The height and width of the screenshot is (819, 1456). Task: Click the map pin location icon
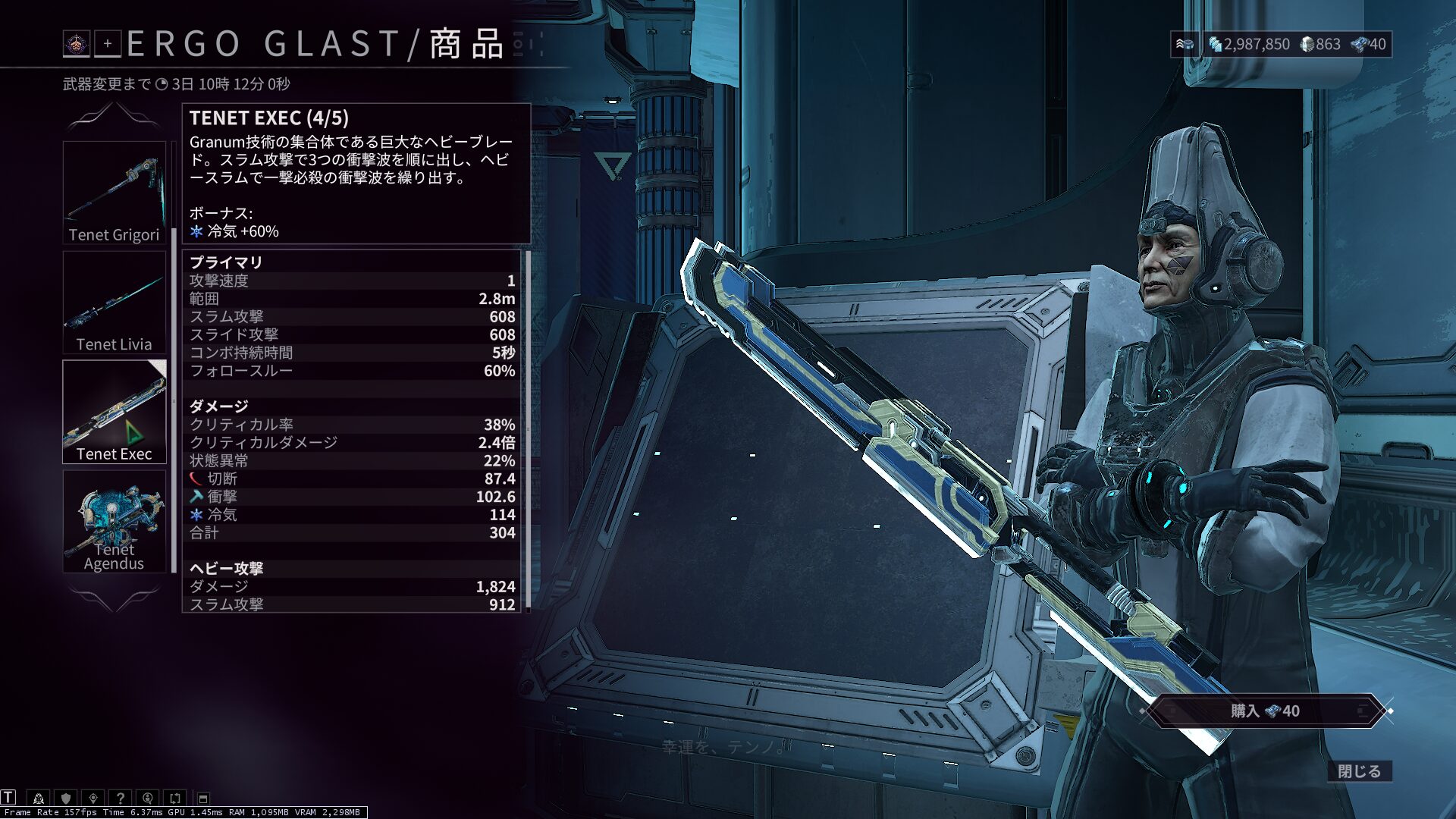[x=93, y=798]
